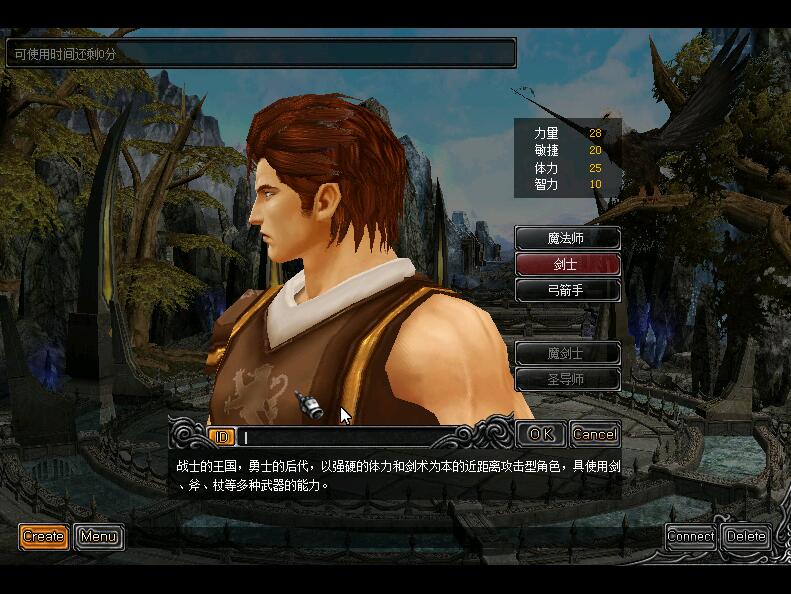This screenshot has width=791, height=594.
Task: Click the character ID name field
Action: point(350,436)
